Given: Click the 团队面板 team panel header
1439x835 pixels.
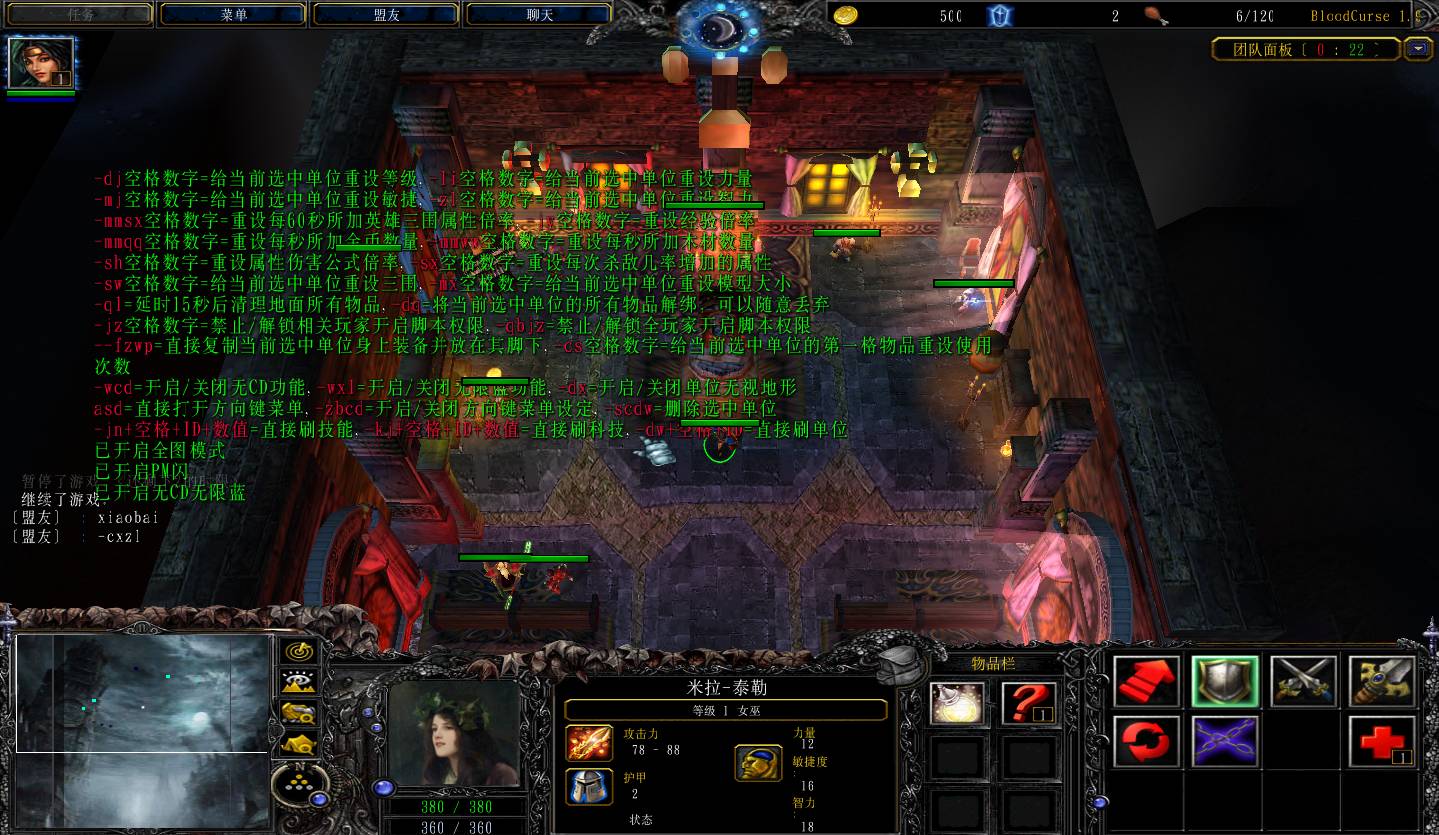Looking at the screenshot, I should click(x=1304, y=49).
